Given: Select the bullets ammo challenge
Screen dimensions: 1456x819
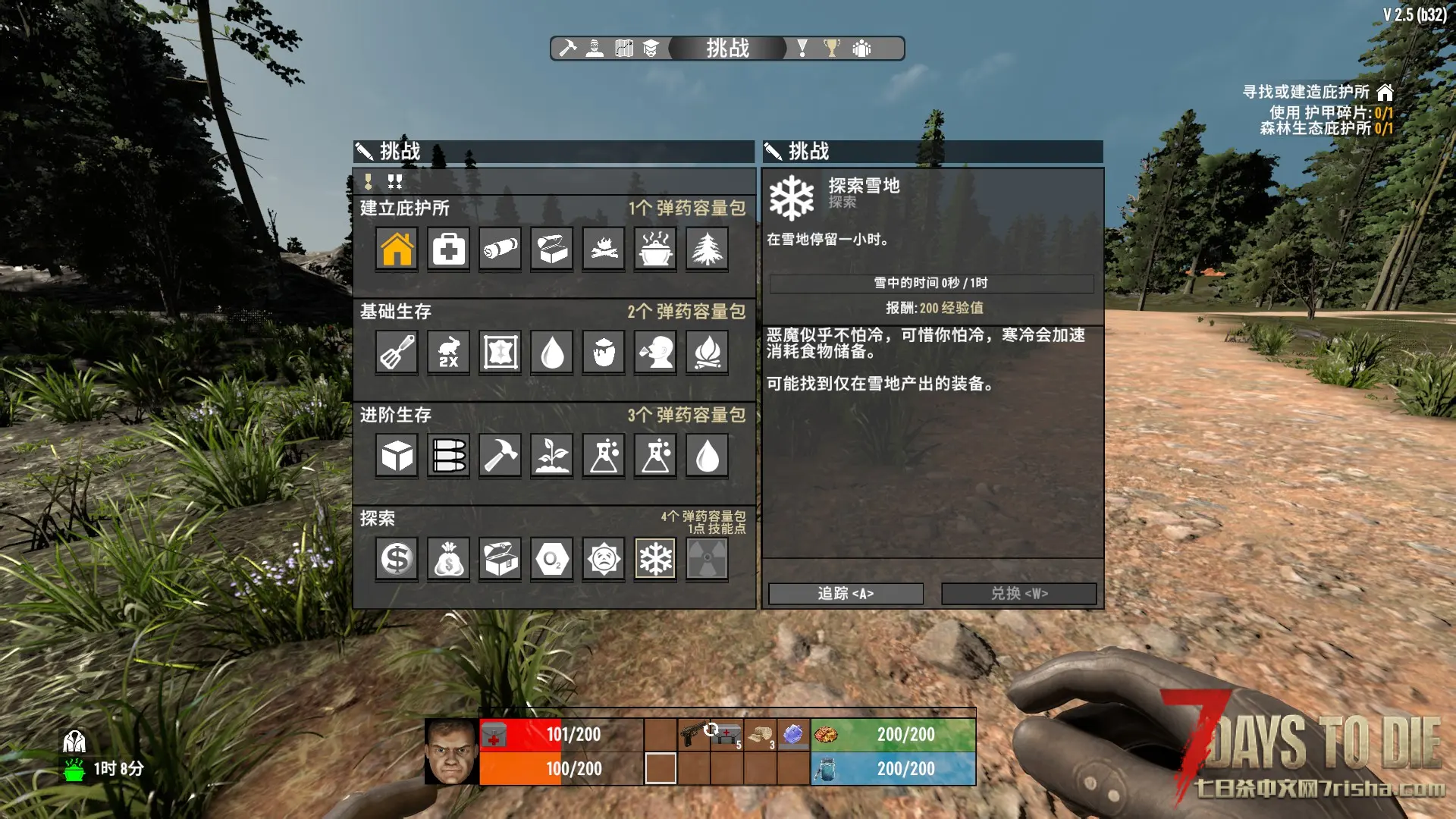Looking at the screenshot, I should coord(448,456).
